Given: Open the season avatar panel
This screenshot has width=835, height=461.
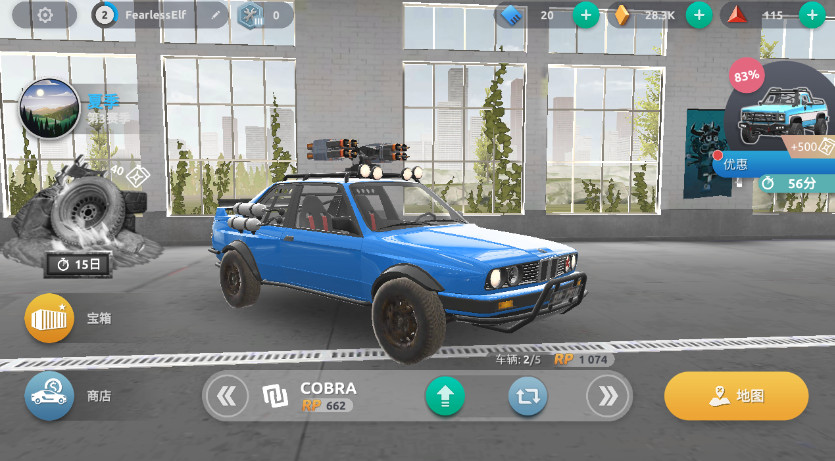Looking at the screenshot, I should tap(49, 108).
